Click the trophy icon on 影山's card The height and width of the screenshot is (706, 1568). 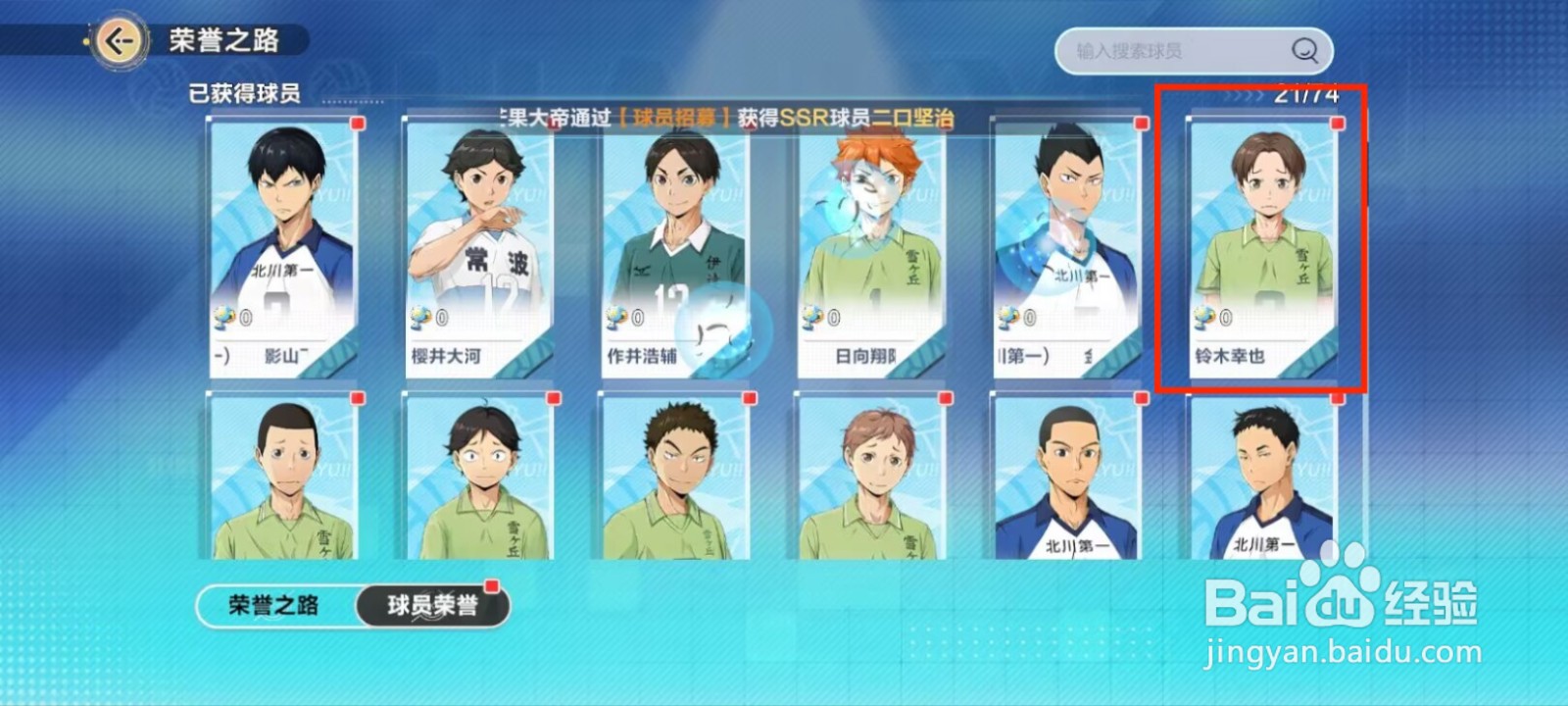222,317
